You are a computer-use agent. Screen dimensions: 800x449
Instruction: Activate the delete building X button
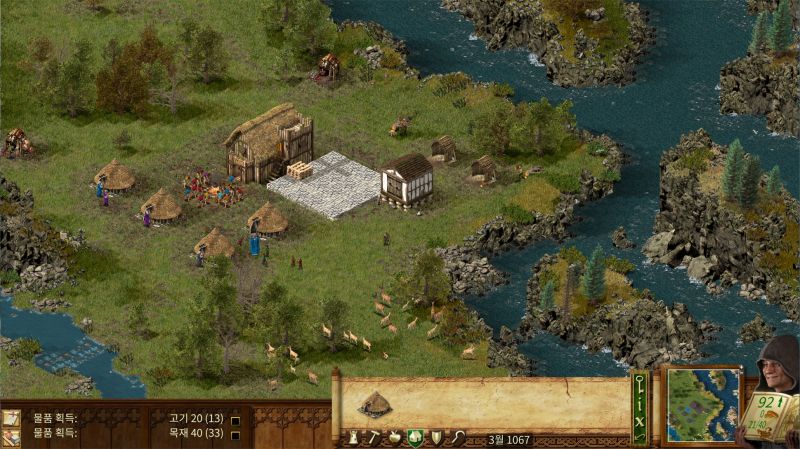[640, 423]
